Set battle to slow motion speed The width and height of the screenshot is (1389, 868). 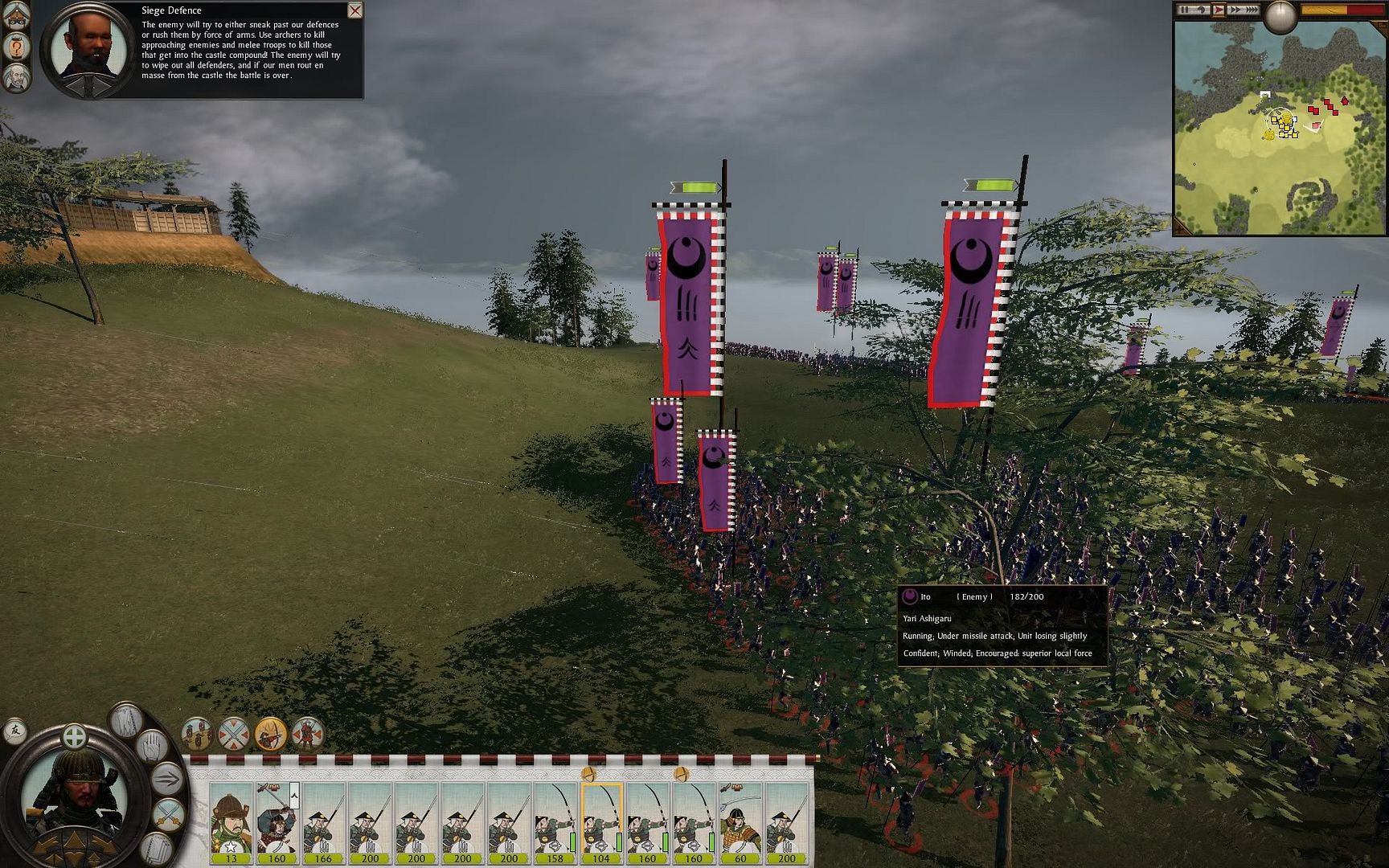[1202, 10]
